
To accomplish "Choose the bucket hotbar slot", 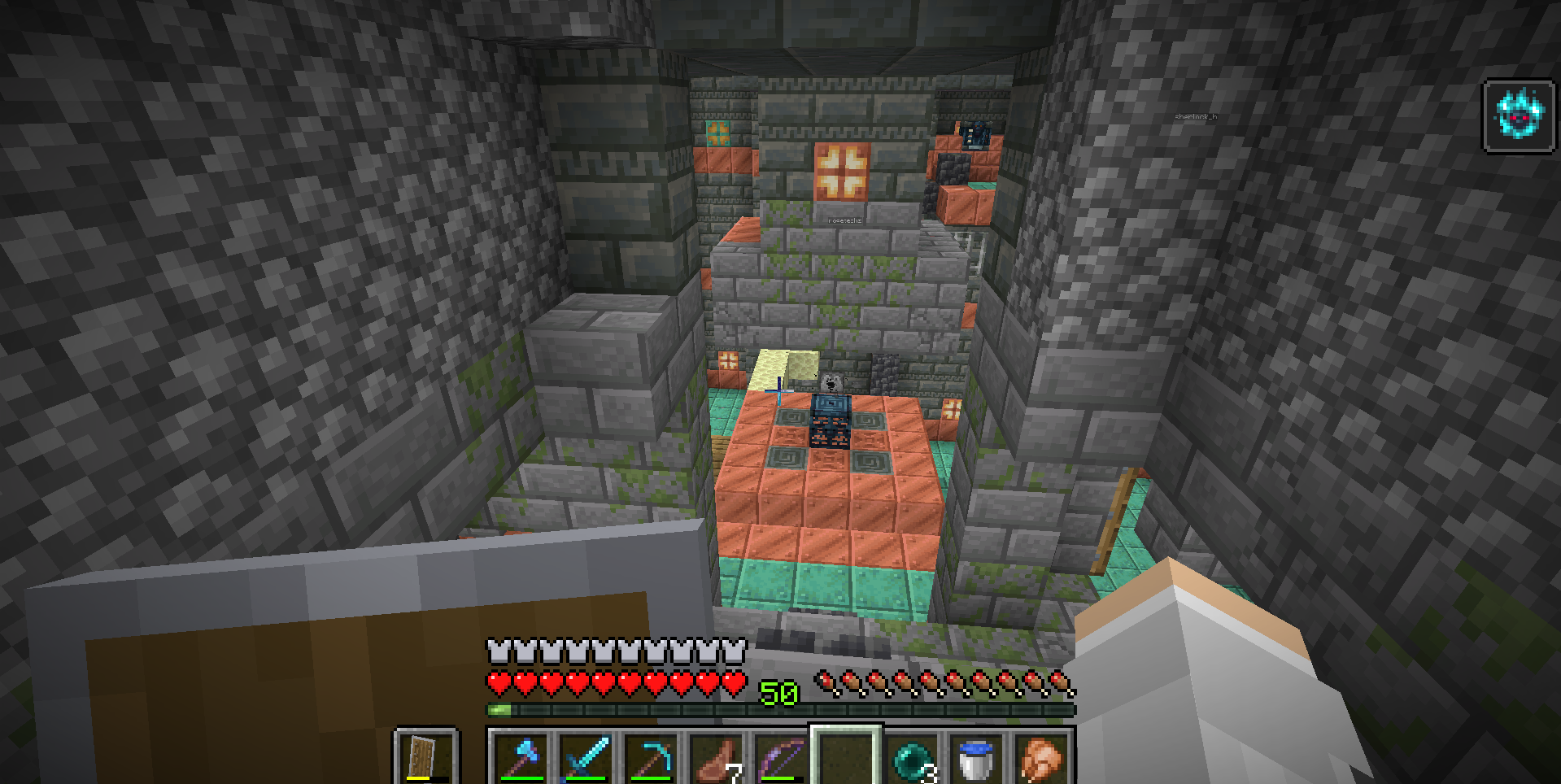I will (977, 758).
